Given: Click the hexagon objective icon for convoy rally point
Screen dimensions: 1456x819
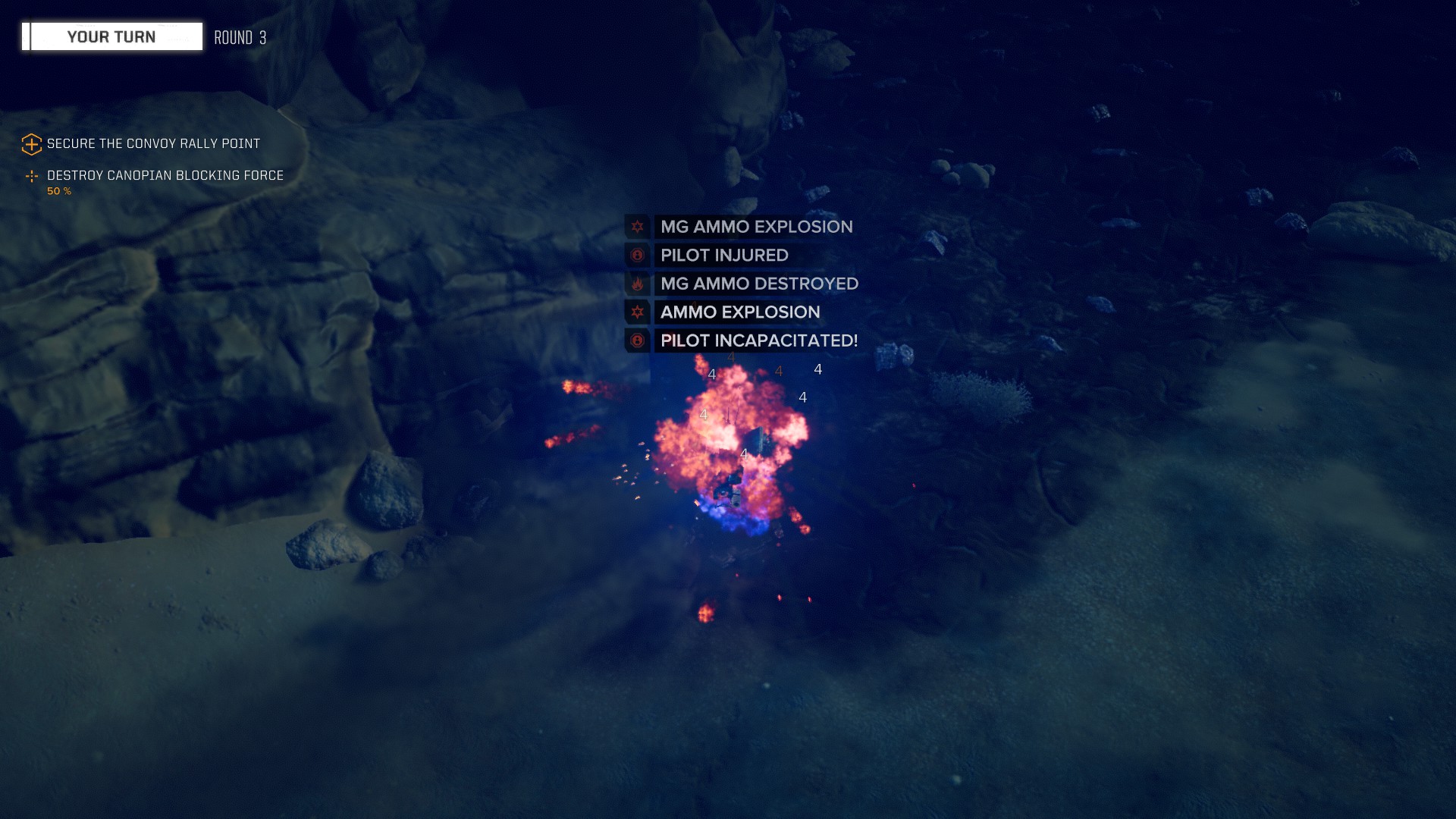Looking at the screenshot, I should click(x=30, y=143).
